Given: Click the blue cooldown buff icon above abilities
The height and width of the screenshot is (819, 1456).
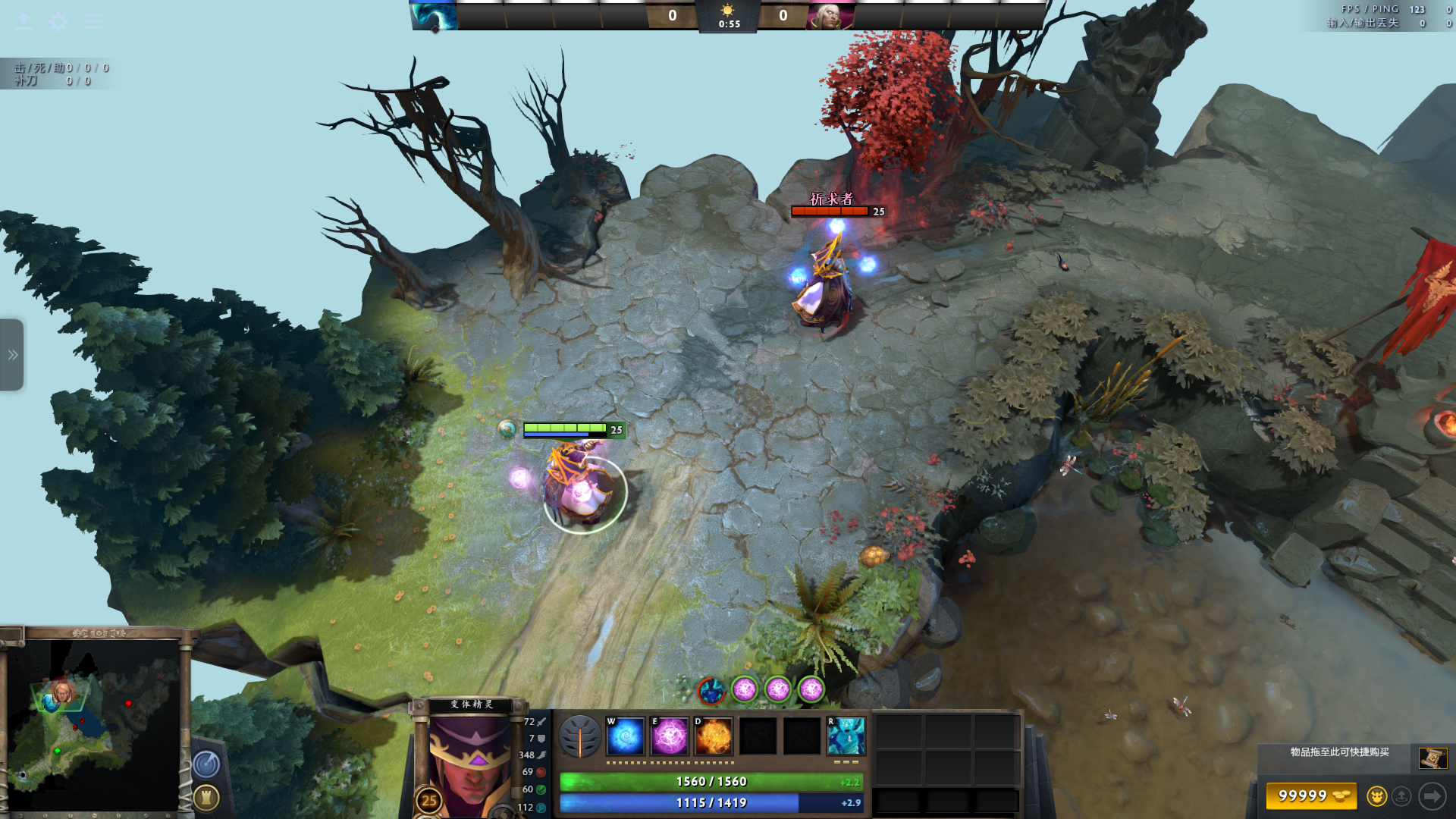Looking at the screenshot, I should 711,690.
